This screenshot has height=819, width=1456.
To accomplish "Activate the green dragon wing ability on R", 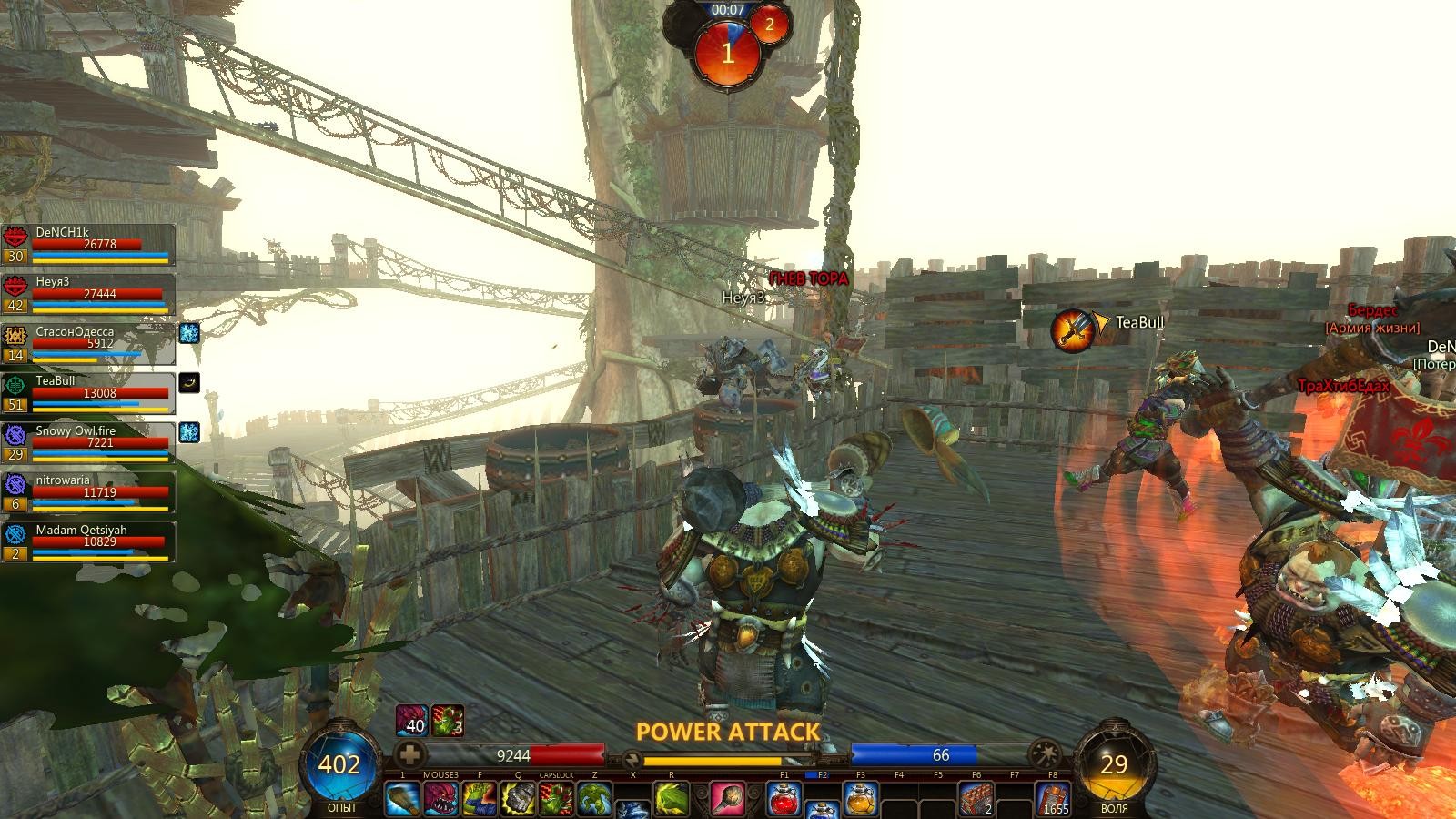I will tap(672, 799).
